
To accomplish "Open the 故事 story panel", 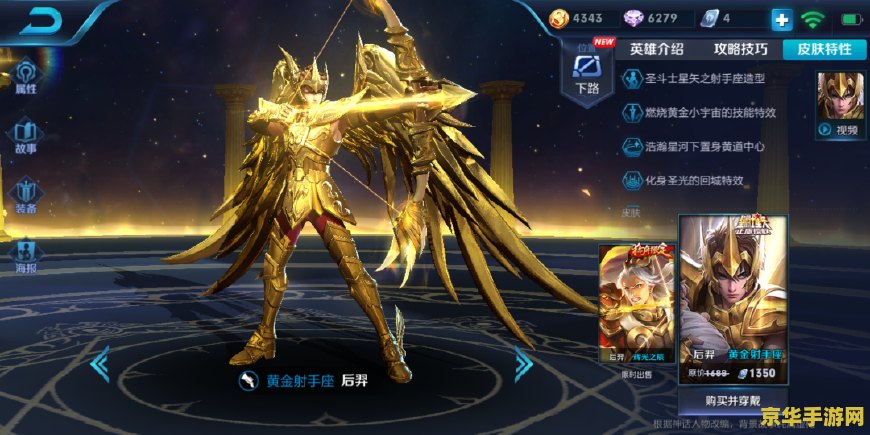I will pyautogui.click(x=26, y=137).
